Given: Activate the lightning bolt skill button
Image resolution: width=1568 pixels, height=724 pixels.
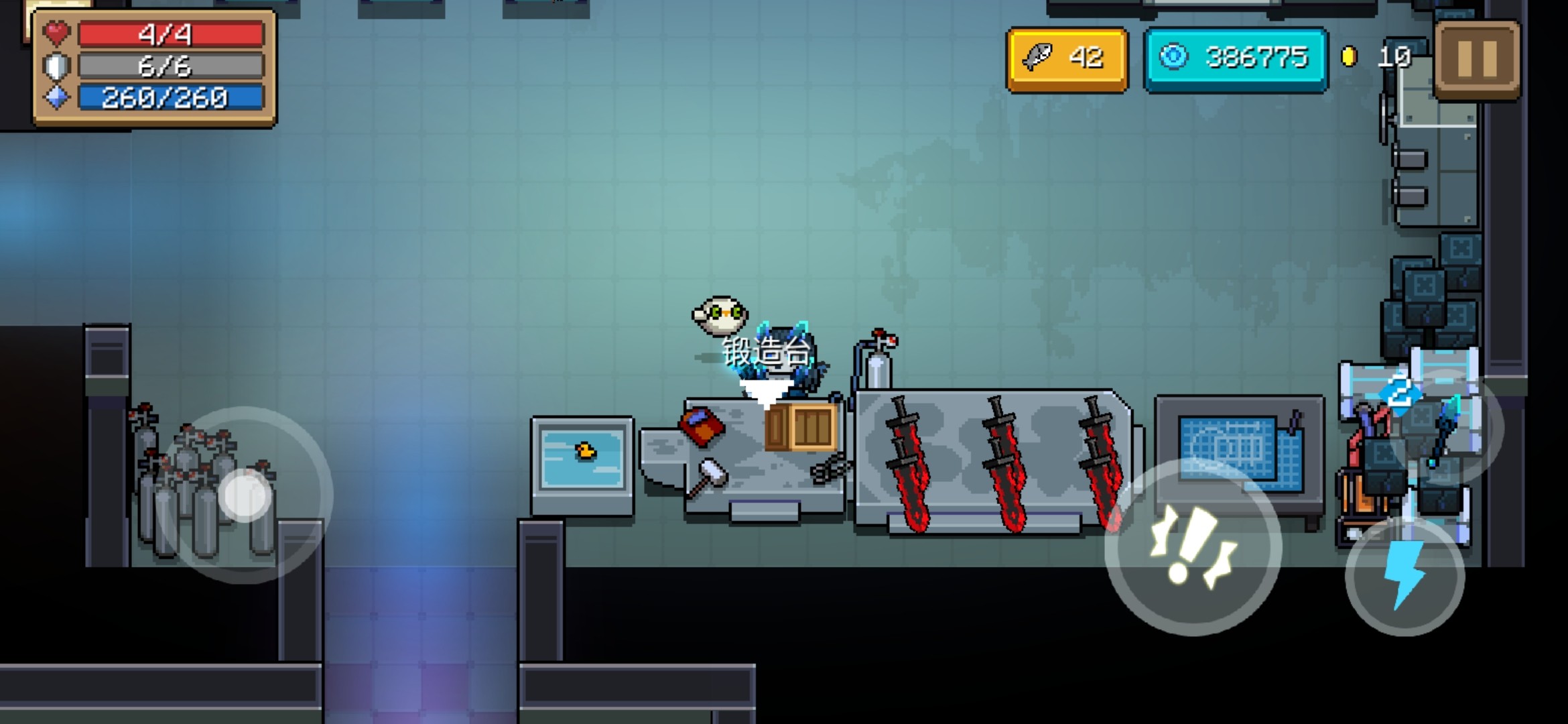Looking at the screenshot, I should click(1404, 576).
